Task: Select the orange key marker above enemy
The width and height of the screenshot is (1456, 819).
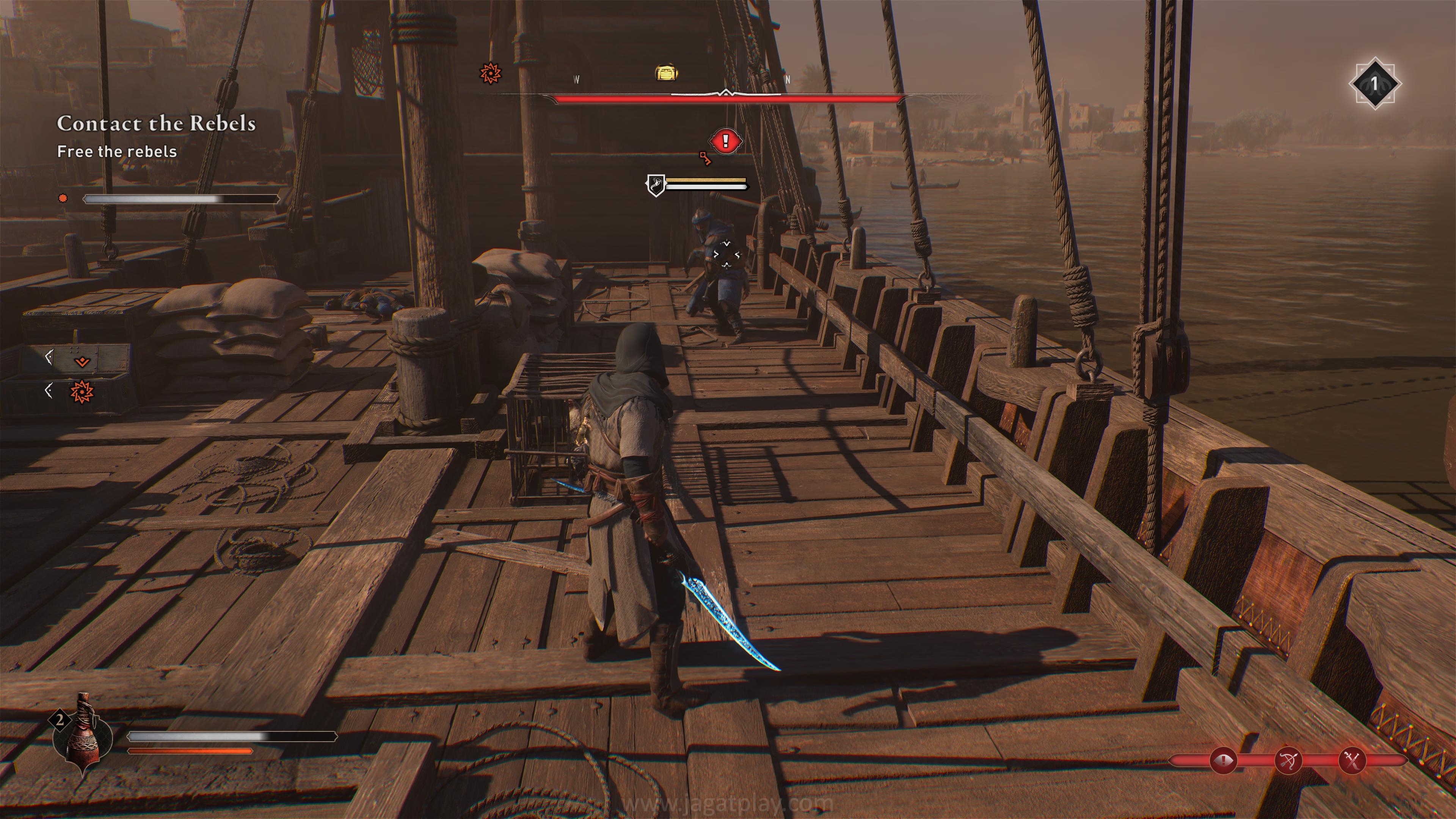Action: click(705, 158)
